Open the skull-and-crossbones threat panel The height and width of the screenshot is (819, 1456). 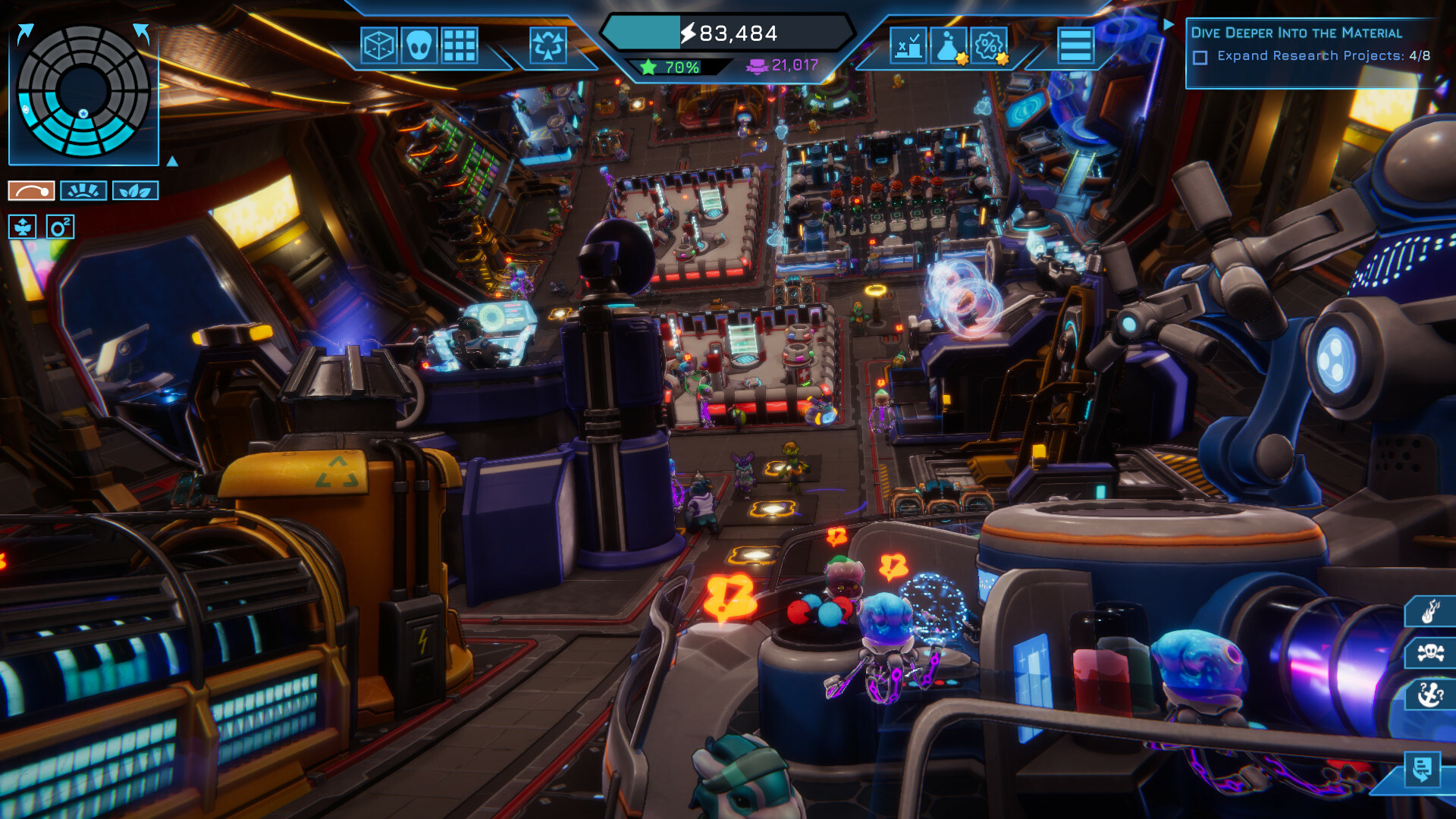[1430, 652]
